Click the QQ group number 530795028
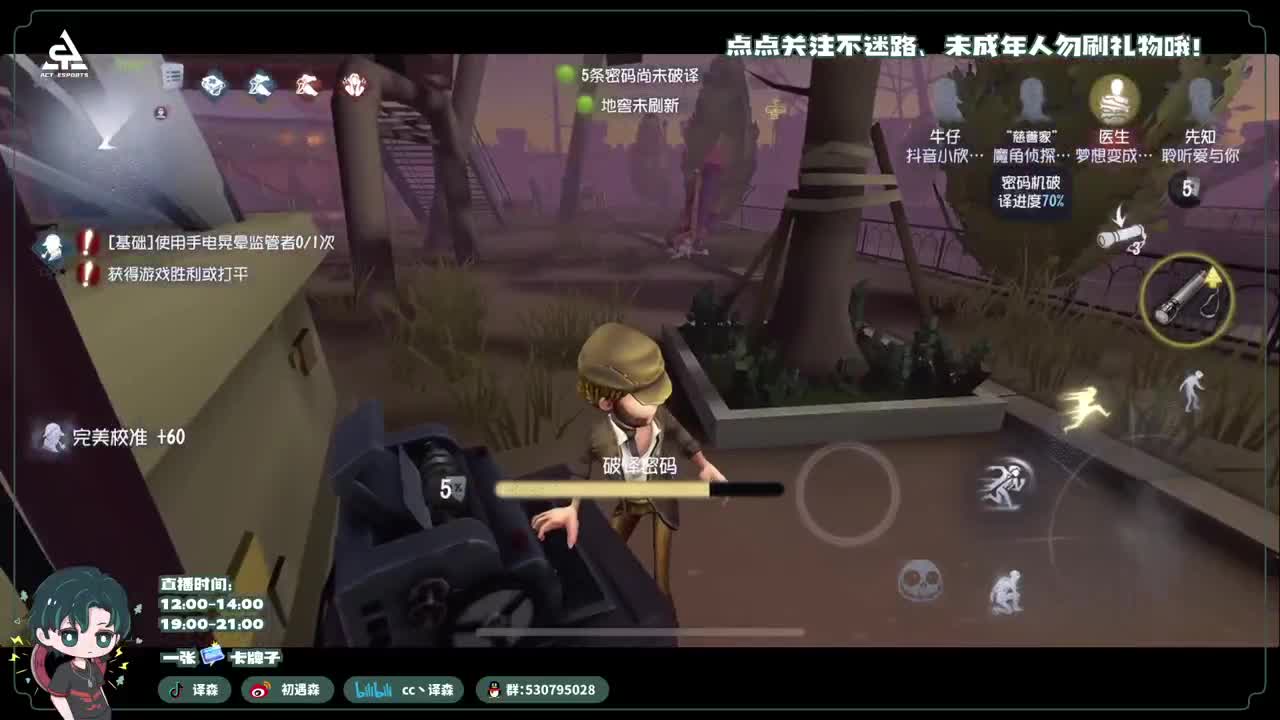The height and width of the screenshot is (720, 1280). coord(551,690)
